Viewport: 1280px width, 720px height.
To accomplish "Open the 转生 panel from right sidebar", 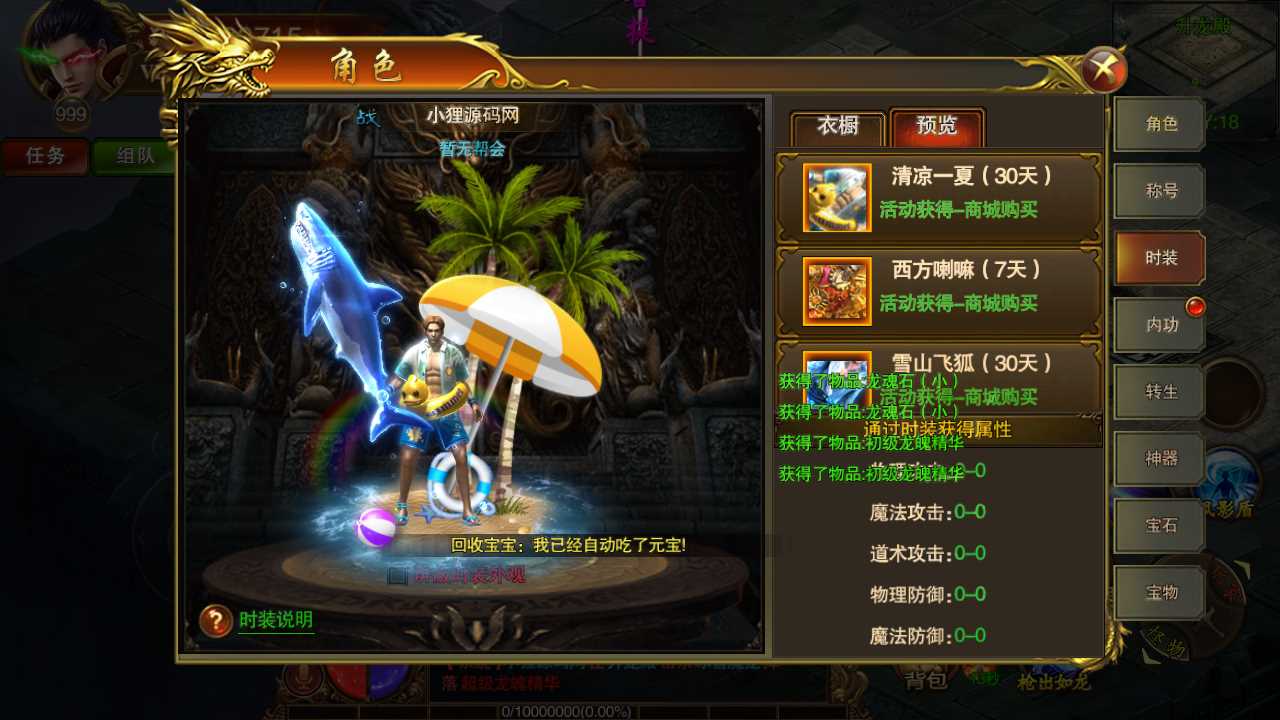I will (x=1158, y=392).
